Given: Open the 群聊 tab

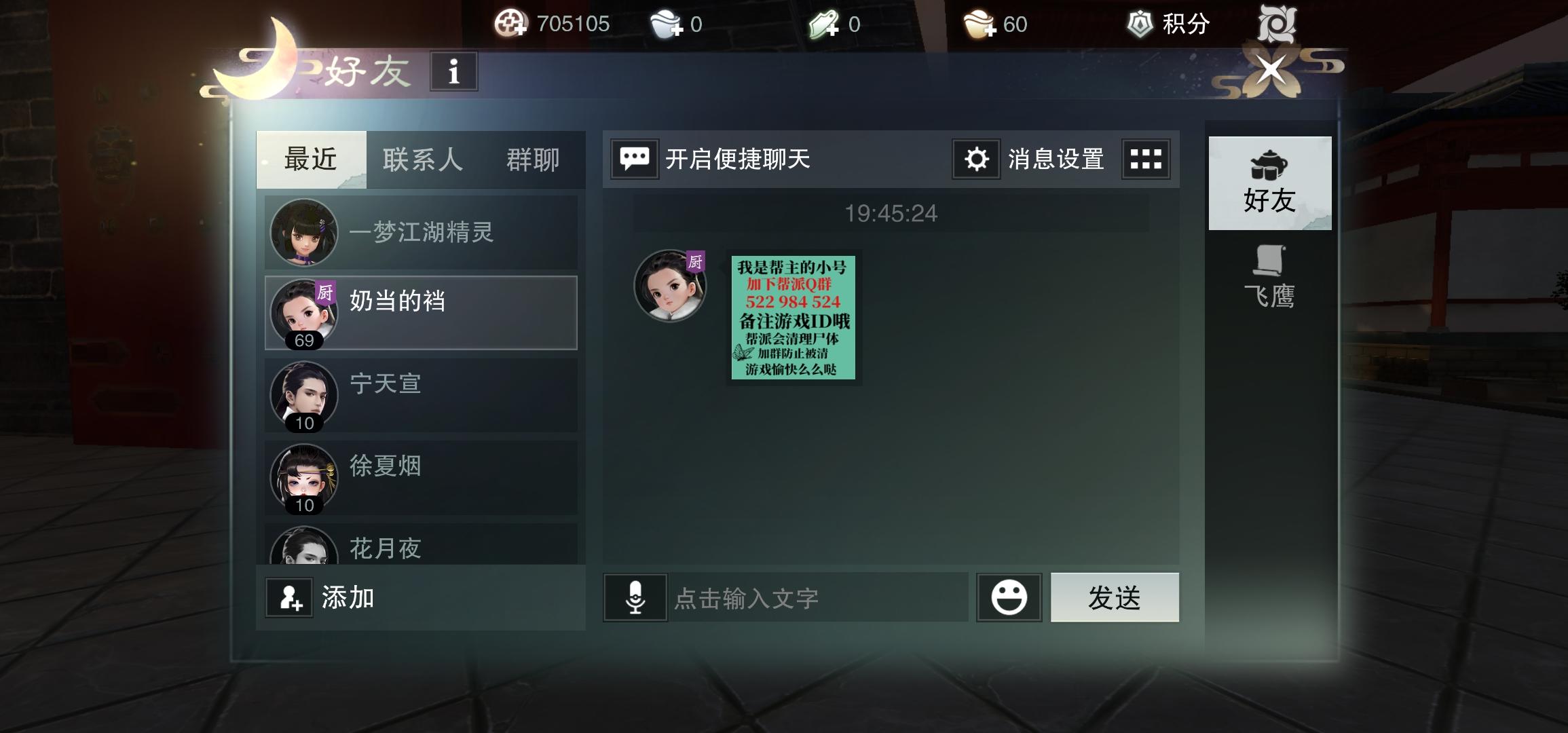Looking at the screenshot, I should coord(533,159).
